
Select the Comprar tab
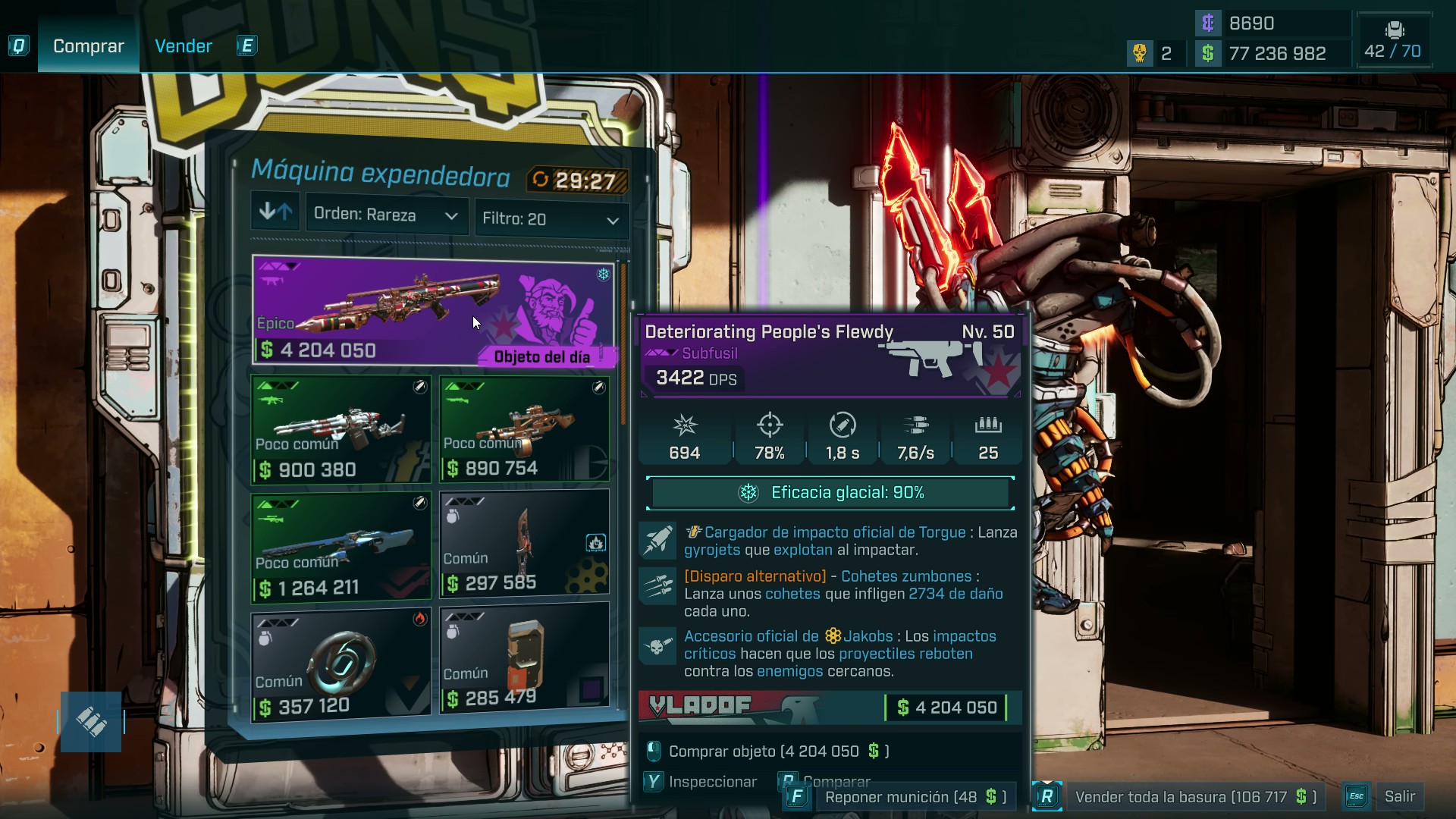88,46
